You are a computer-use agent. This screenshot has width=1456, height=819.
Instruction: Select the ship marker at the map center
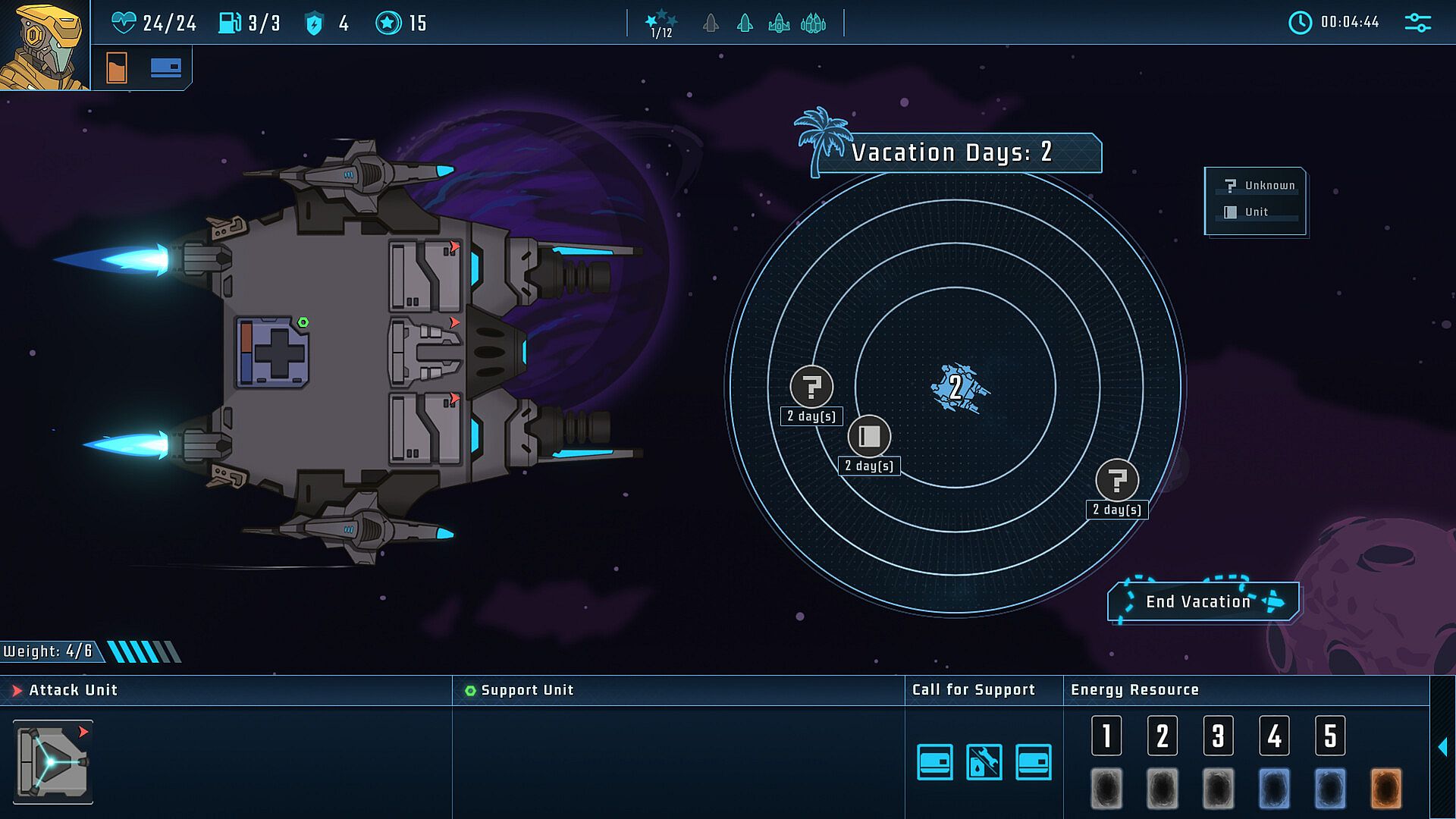click(957, 388)
